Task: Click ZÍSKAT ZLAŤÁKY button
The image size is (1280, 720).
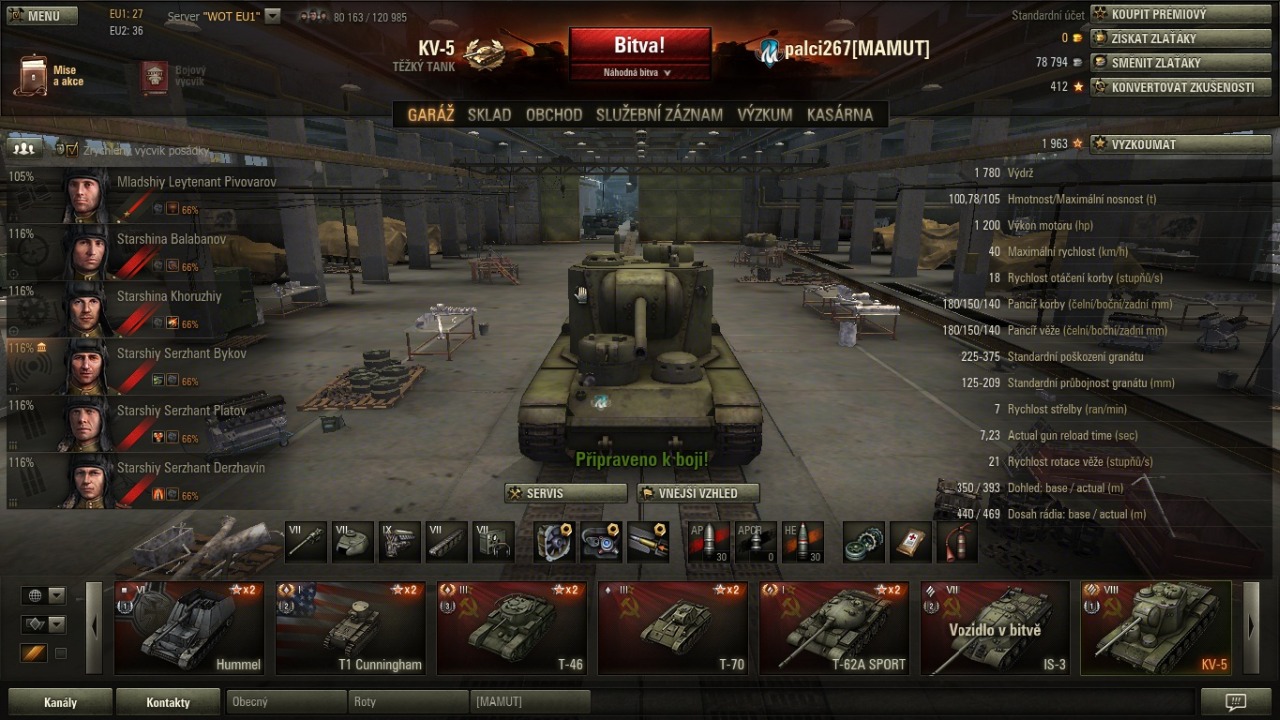Action: click(x=1166, y=38)
